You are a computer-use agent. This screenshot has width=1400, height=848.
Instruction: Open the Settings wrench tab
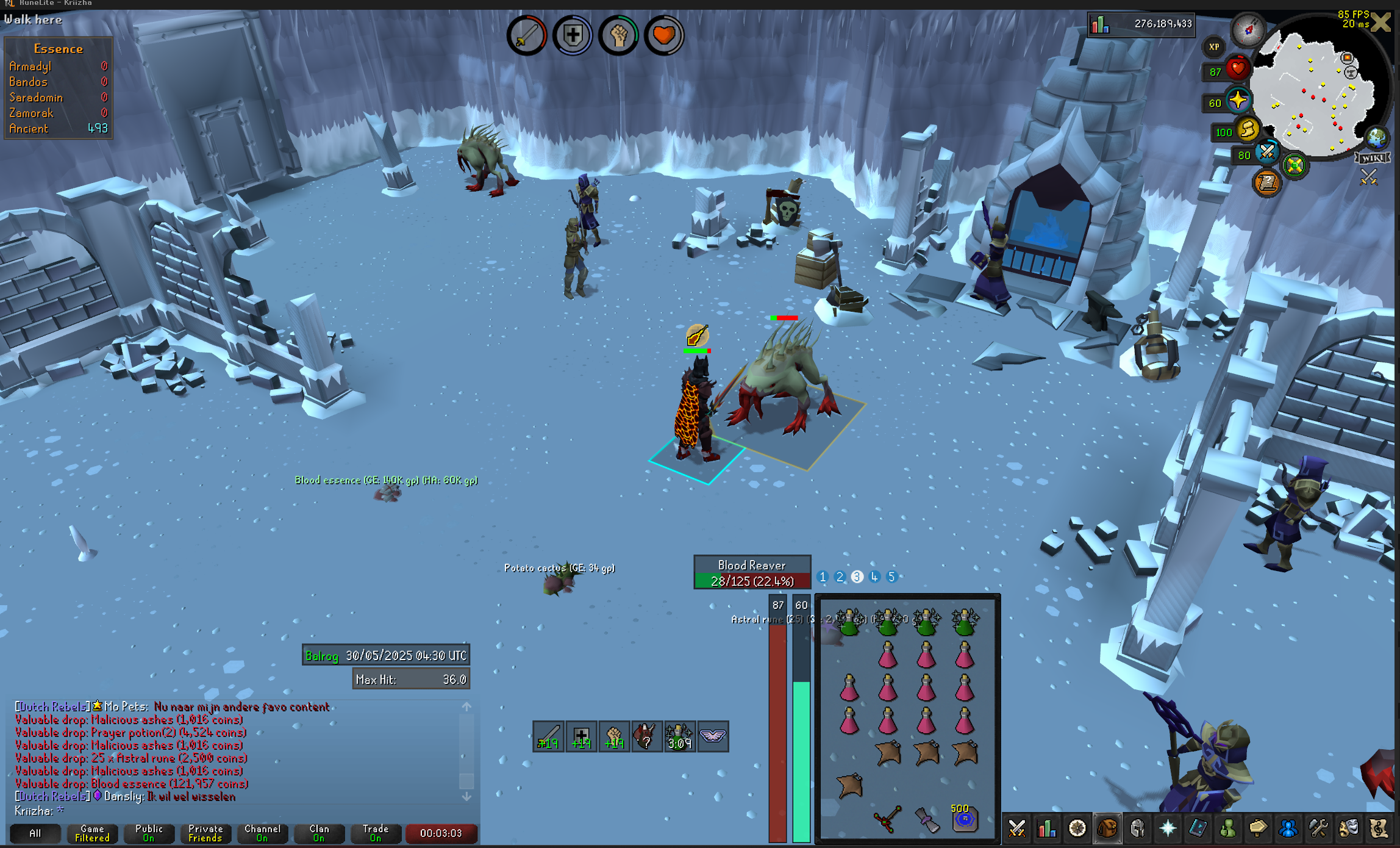tap(1318, 828)
